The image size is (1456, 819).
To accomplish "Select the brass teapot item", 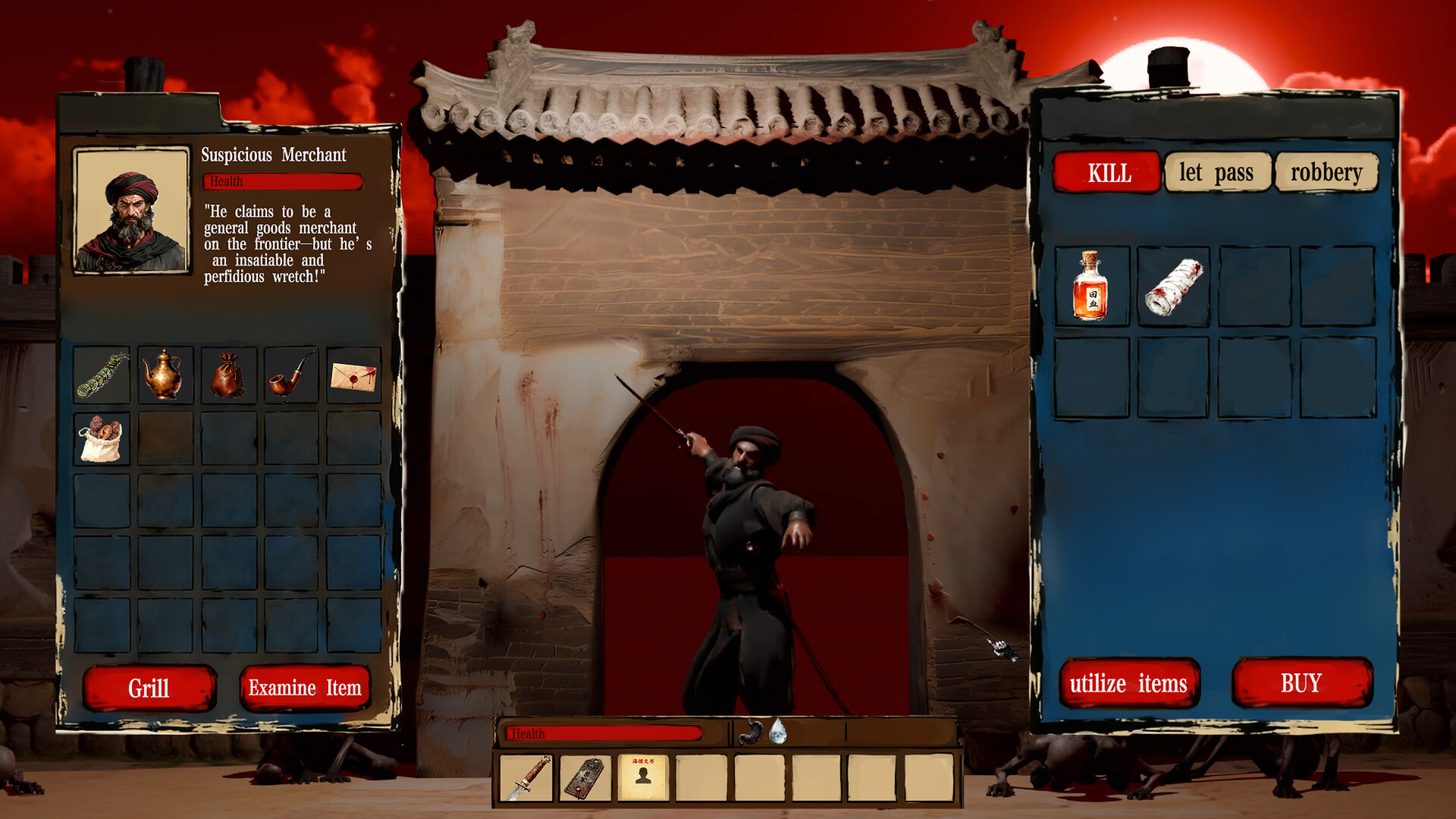I will click(165, 375).
